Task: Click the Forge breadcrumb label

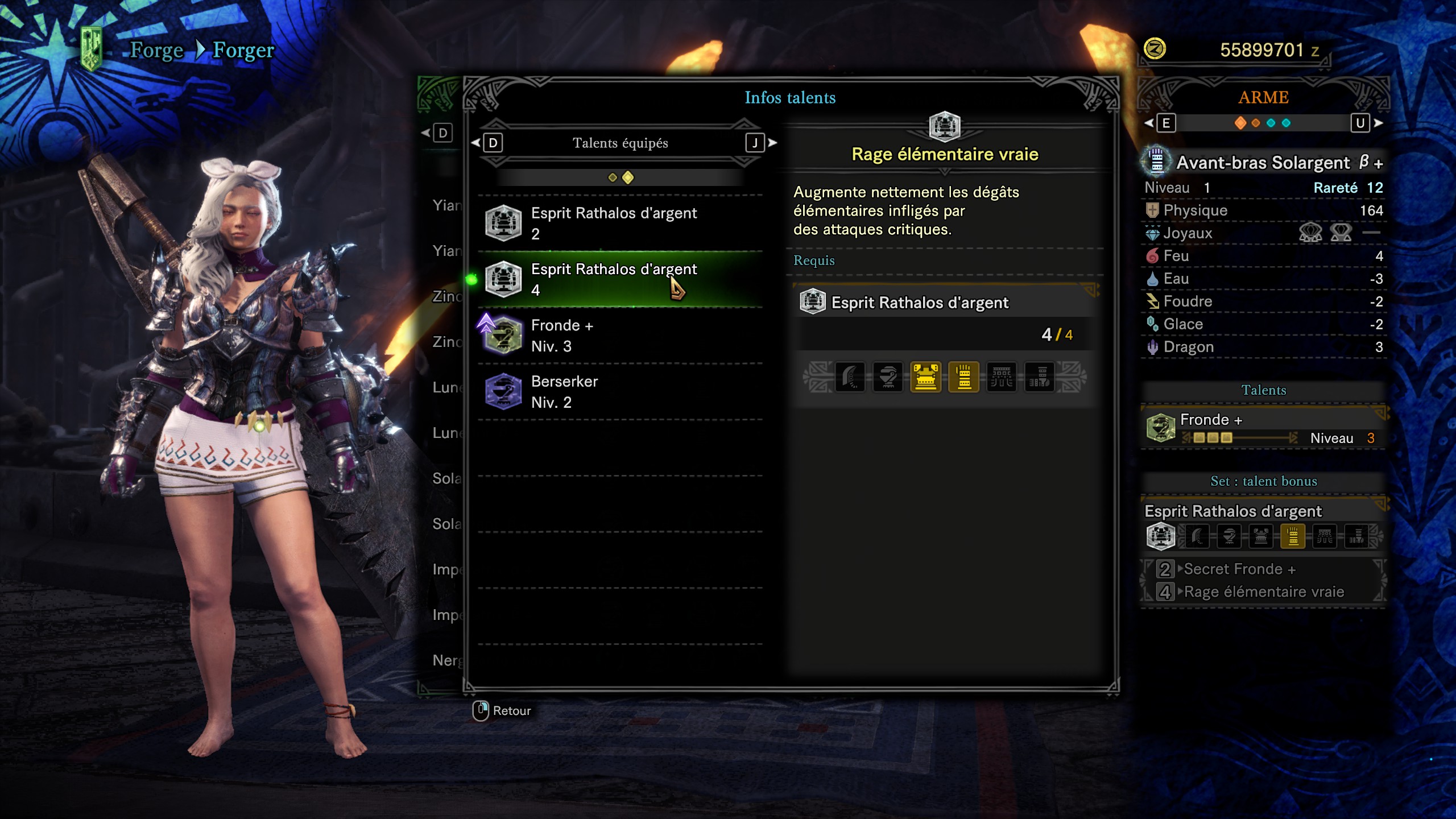Action: pos(156,50)
